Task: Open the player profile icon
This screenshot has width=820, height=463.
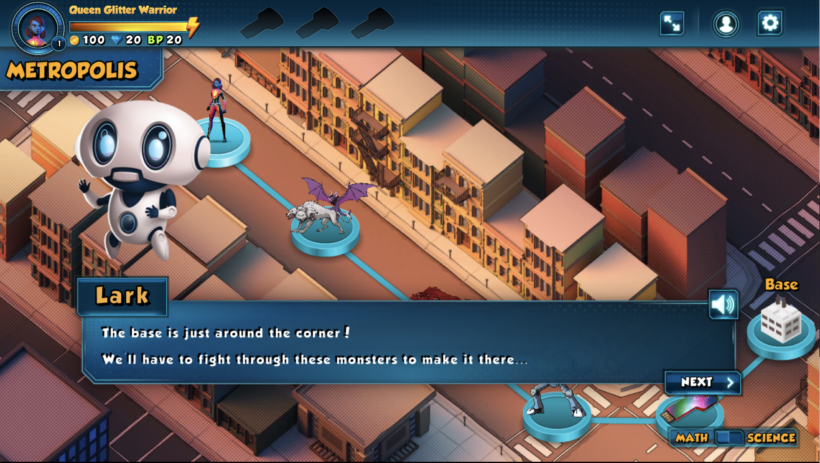Action: click(725, 23)
